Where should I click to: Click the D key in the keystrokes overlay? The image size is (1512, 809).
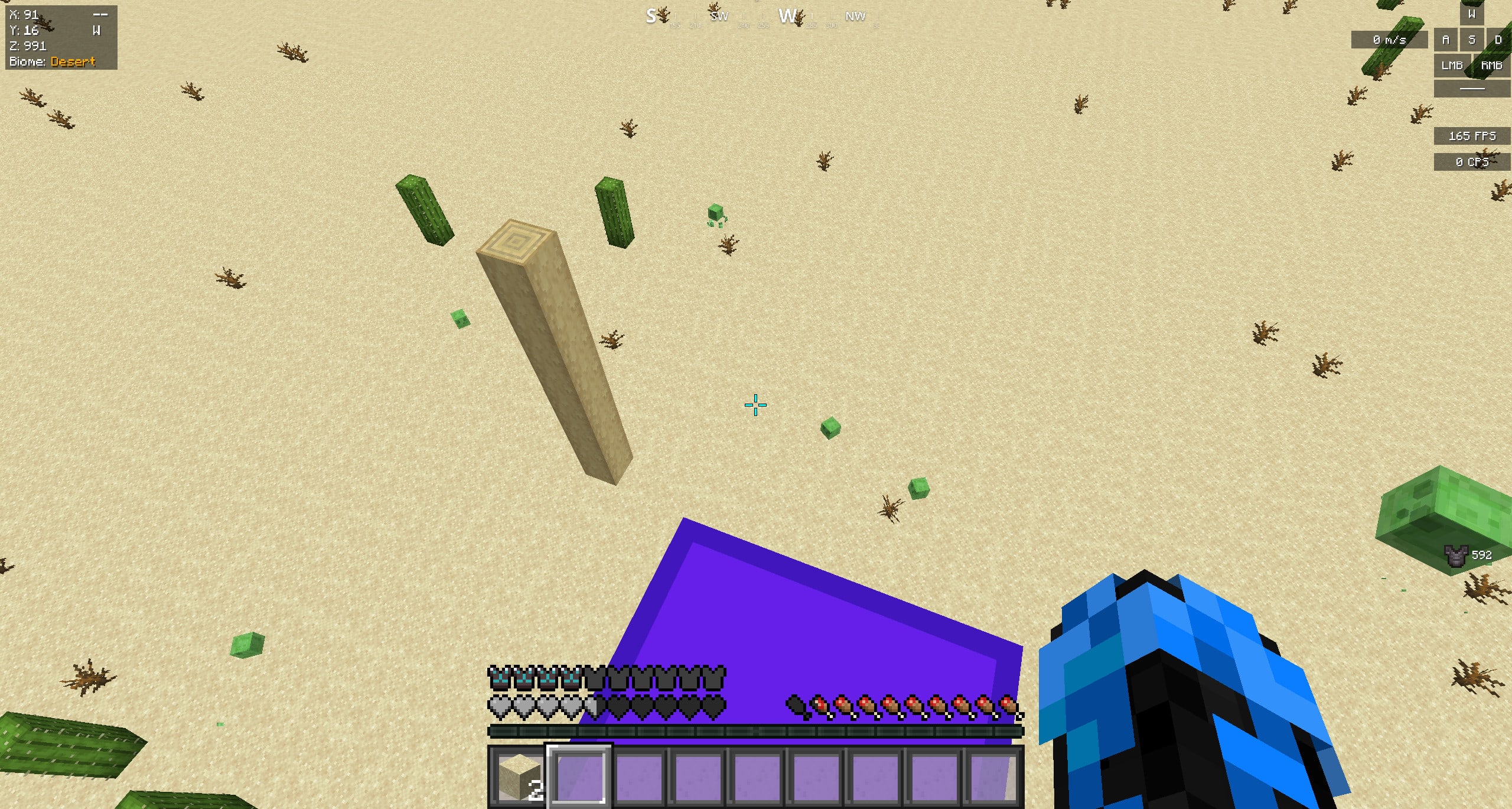[x=1499, y=40]
